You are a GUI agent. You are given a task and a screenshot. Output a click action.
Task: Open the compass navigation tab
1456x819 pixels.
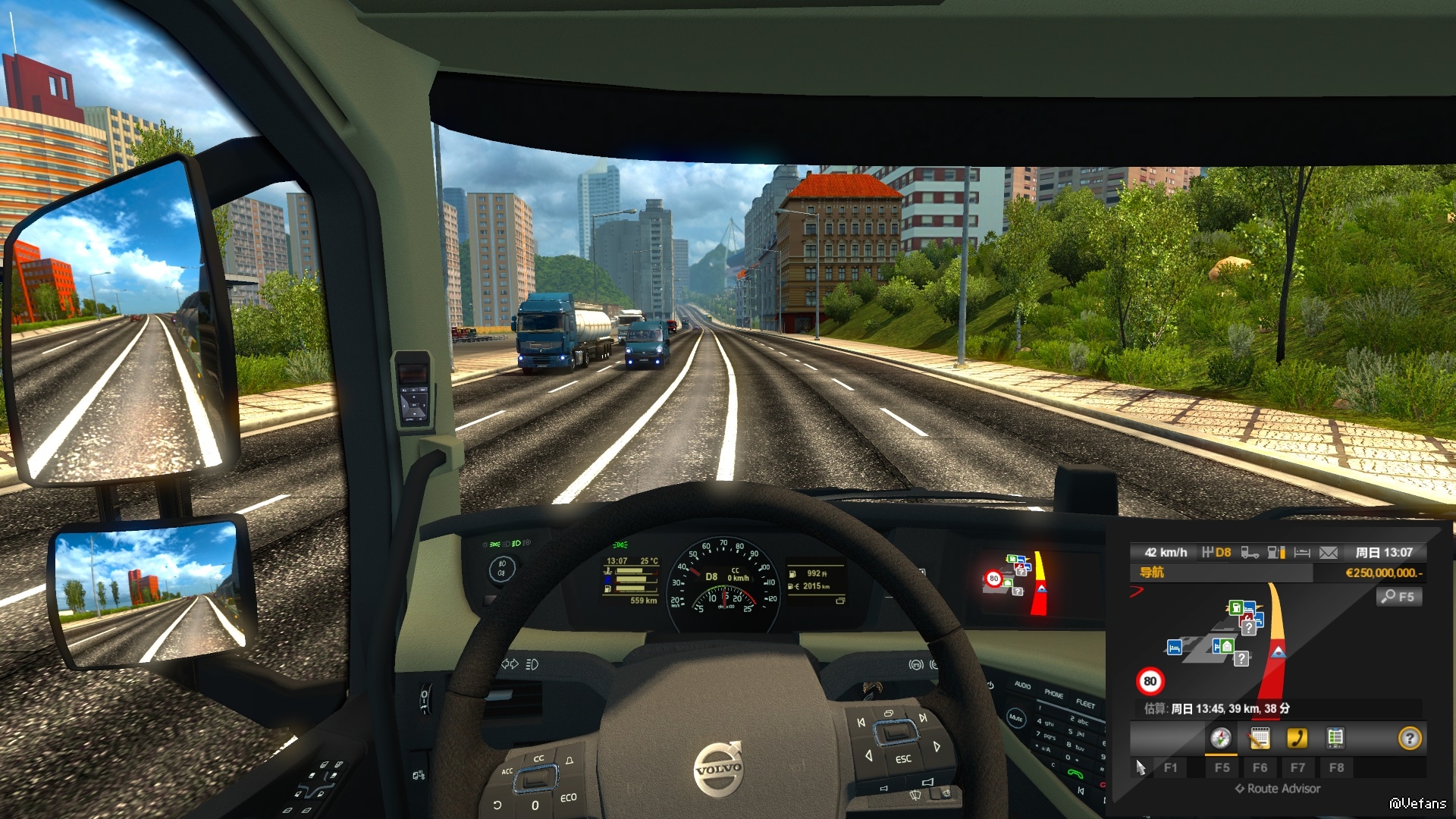pos(1220,738)
